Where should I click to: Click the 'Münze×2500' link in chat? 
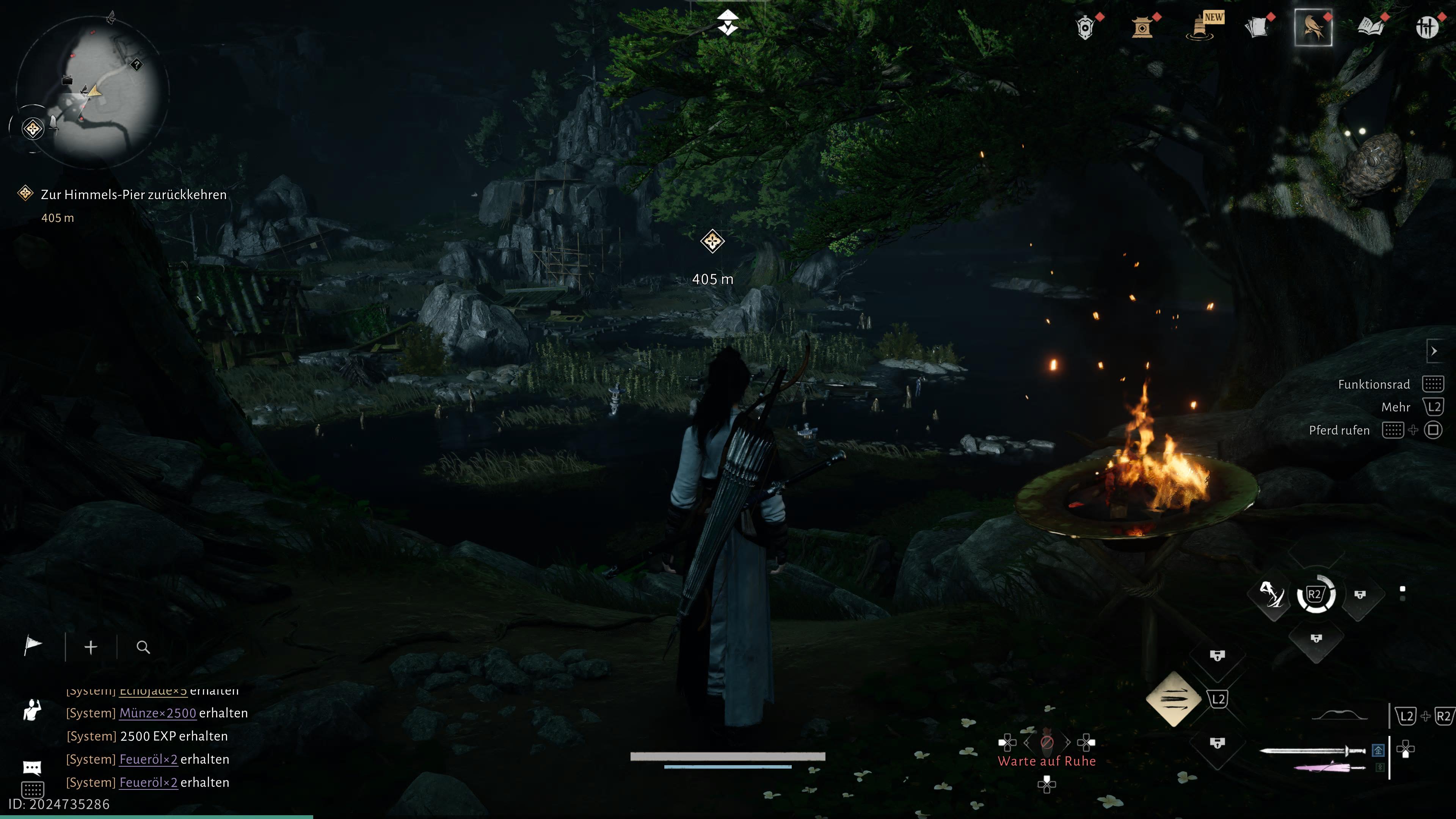coord(157,713)
